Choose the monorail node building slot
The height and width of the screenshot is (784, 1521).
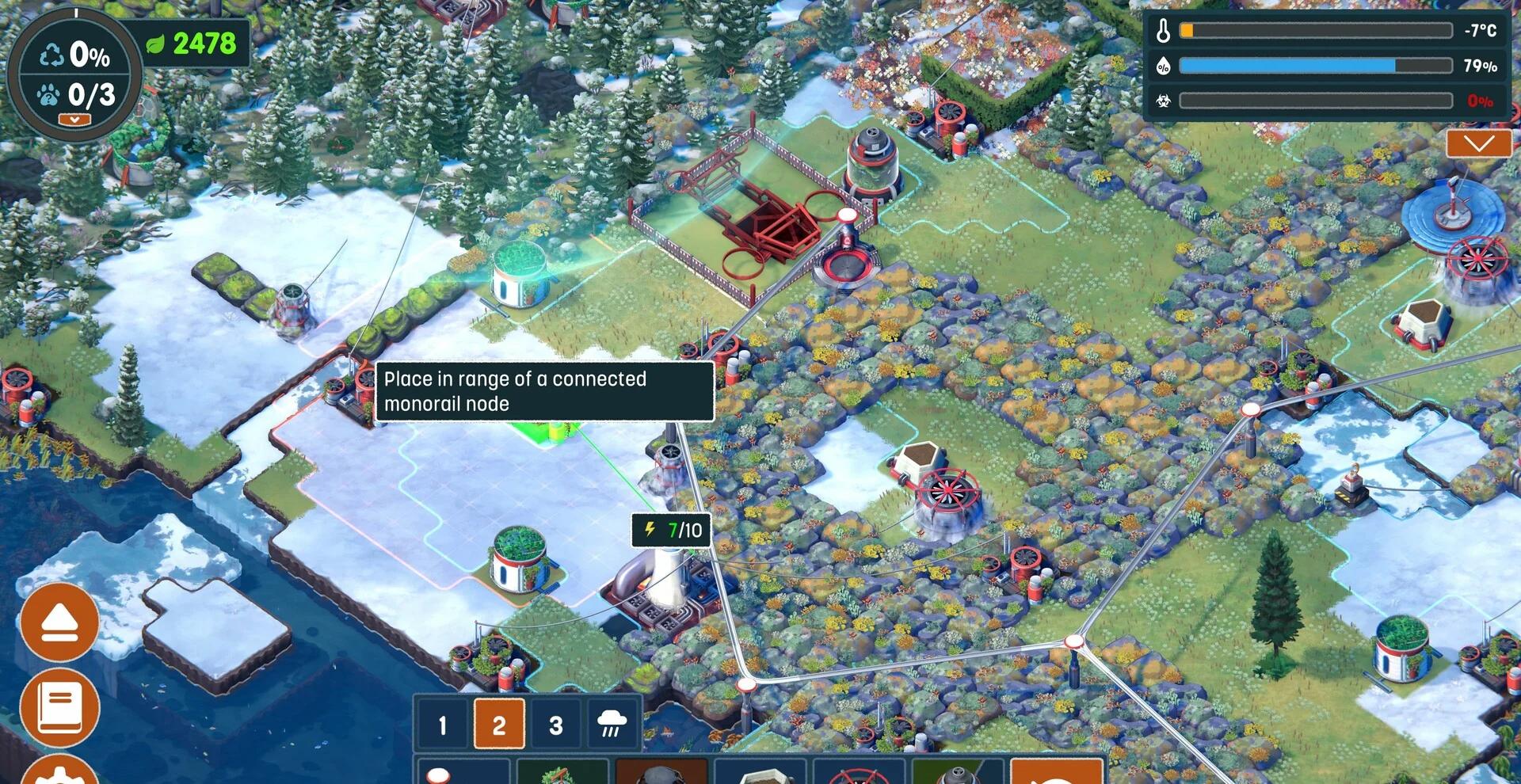(x=463, y=773)
